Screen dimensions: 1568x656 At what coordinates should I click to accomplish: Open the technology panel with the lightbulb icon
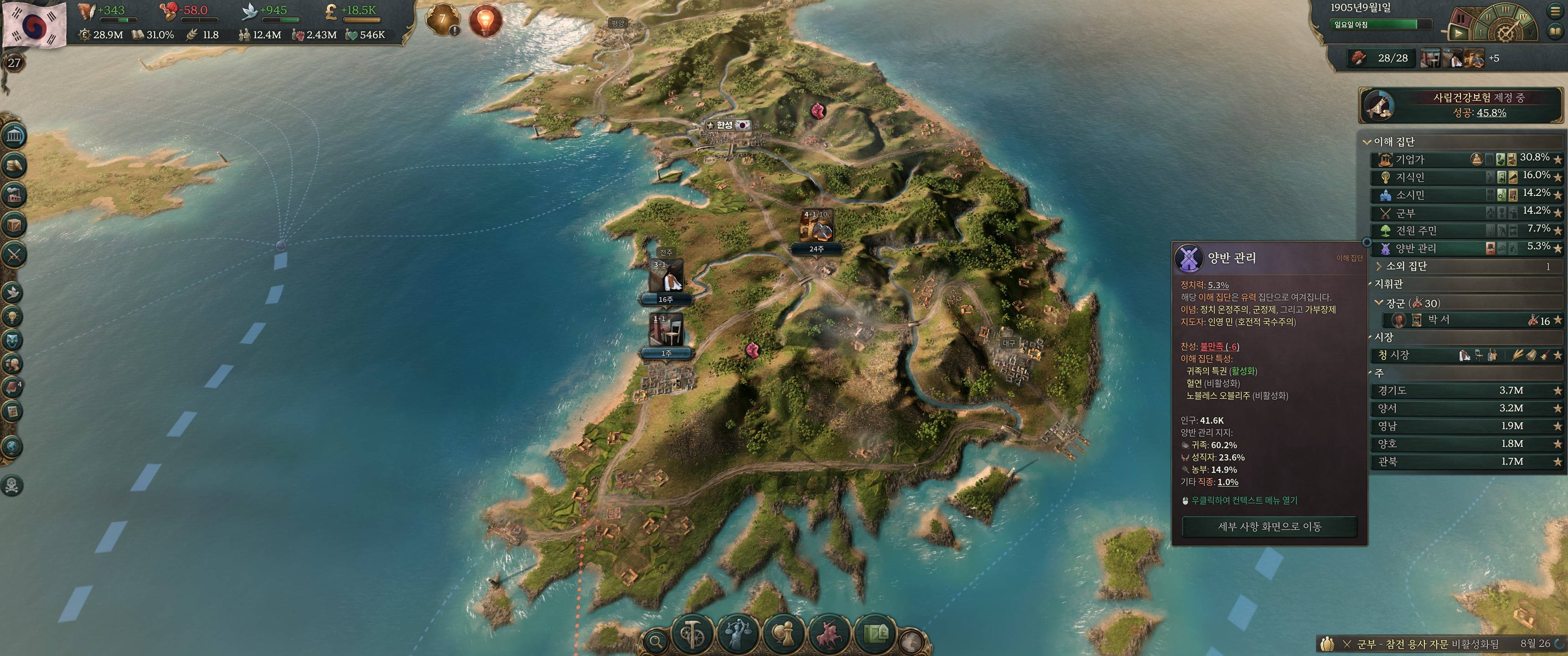point(13,317)
